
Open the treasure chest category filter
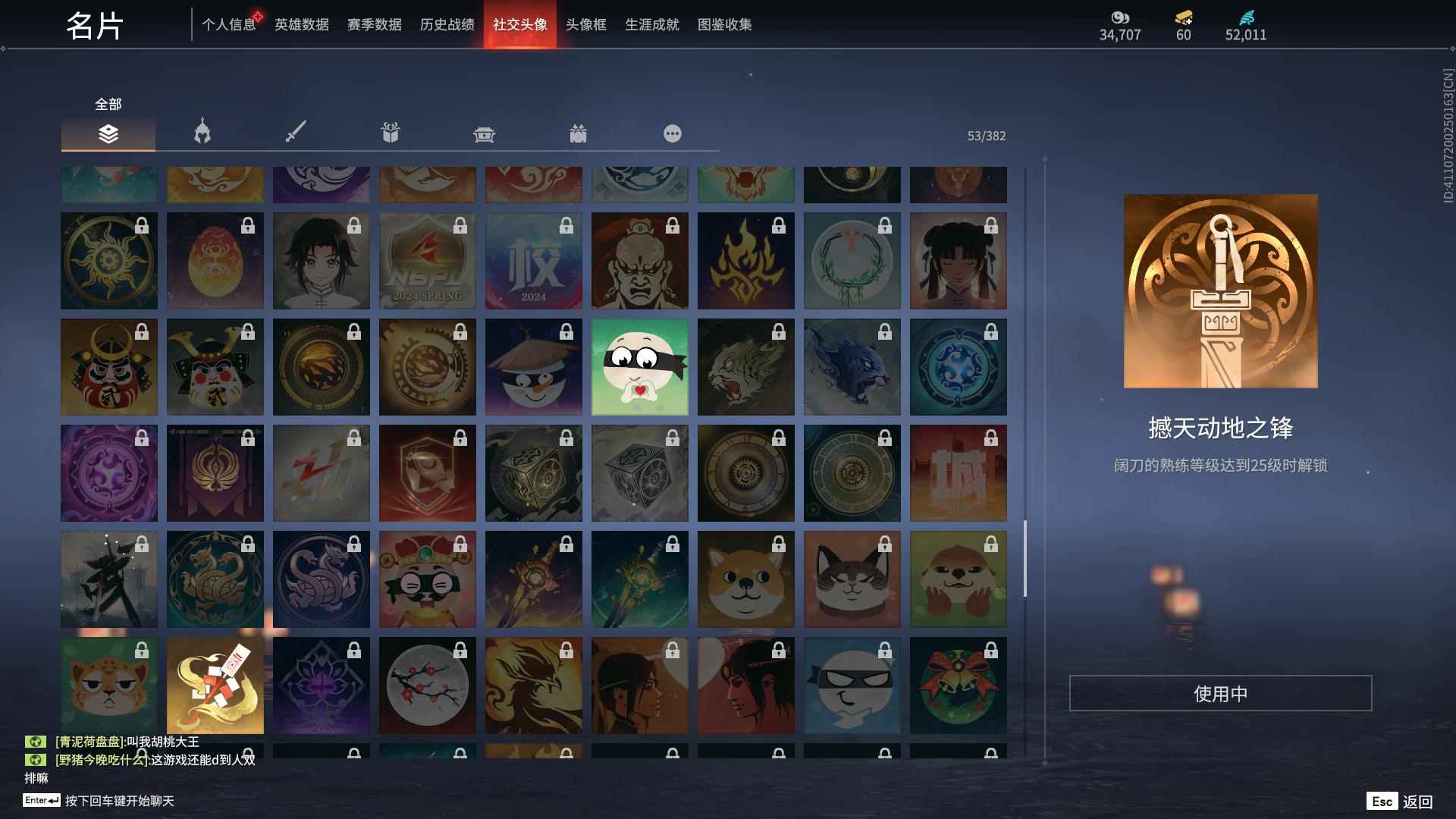point(483,133)
